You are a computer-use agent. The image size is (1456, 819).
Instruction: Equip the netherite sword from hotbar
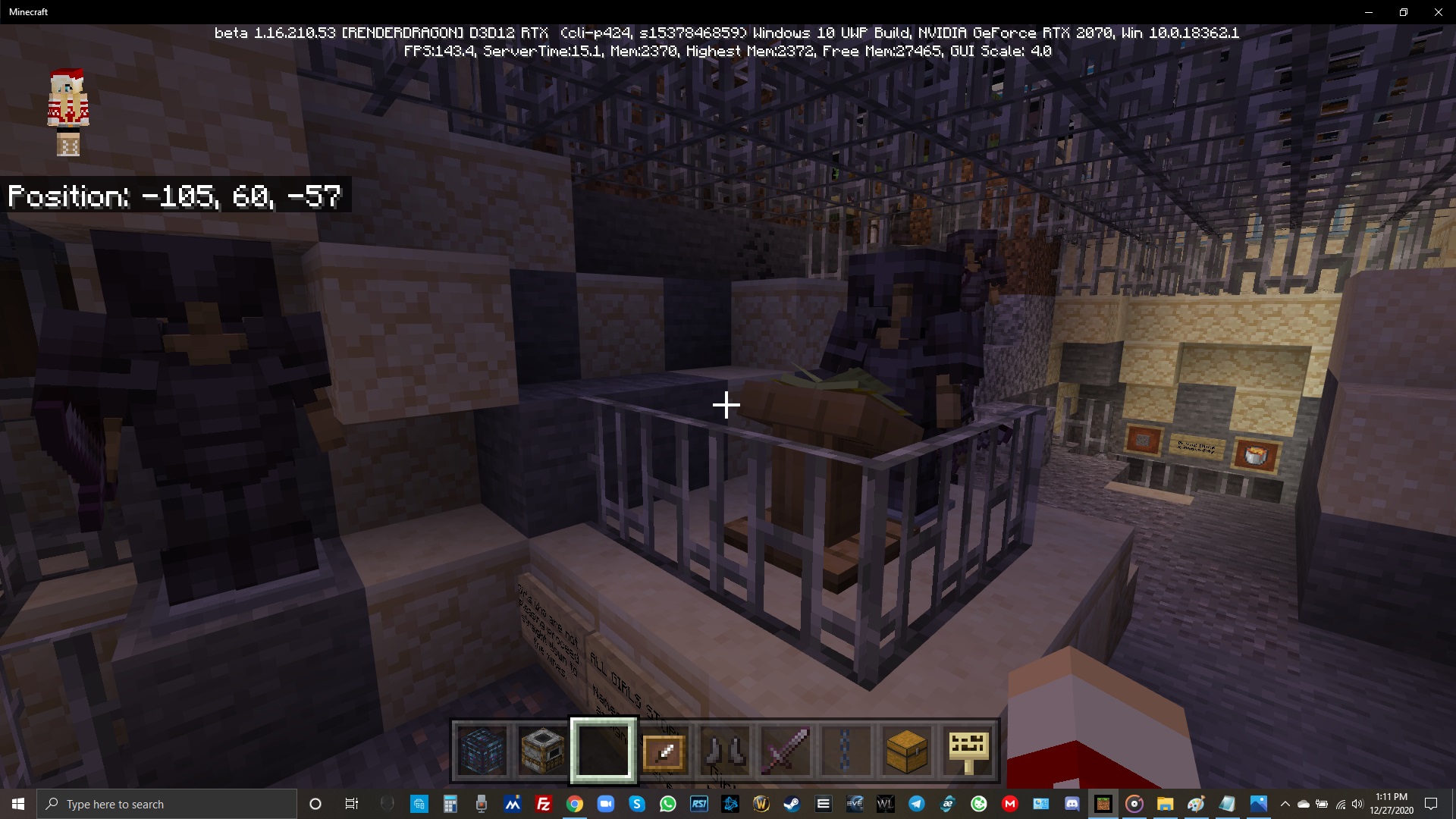coord(786,751)
